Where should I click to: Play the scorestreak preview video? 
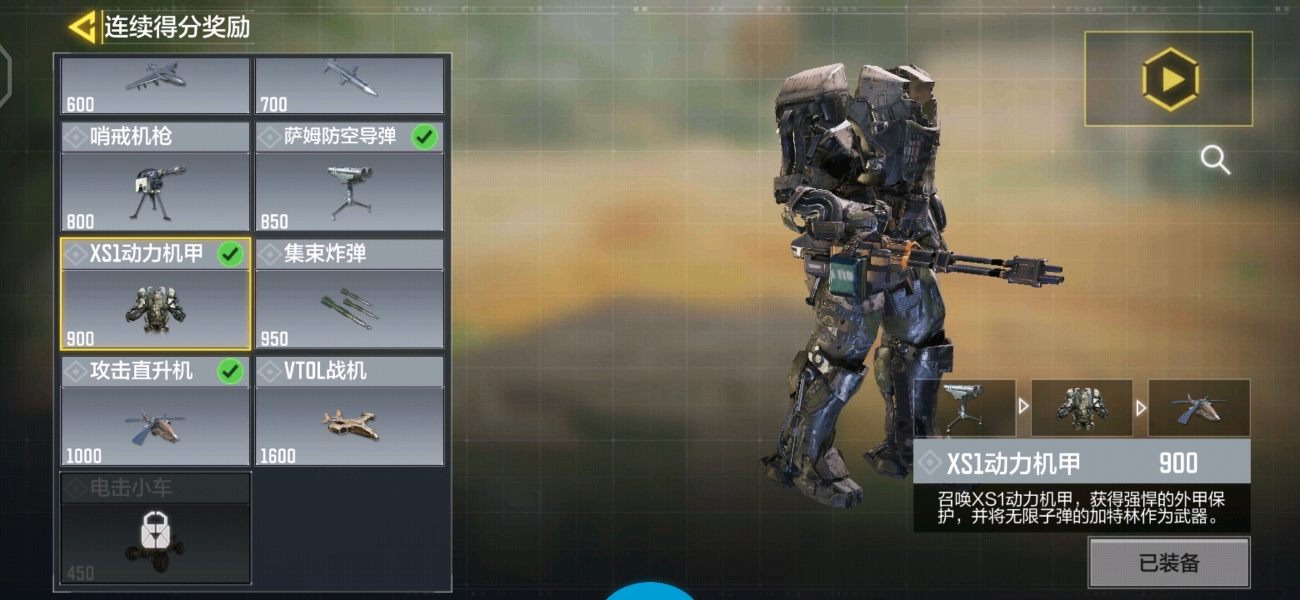(1169, 79)
